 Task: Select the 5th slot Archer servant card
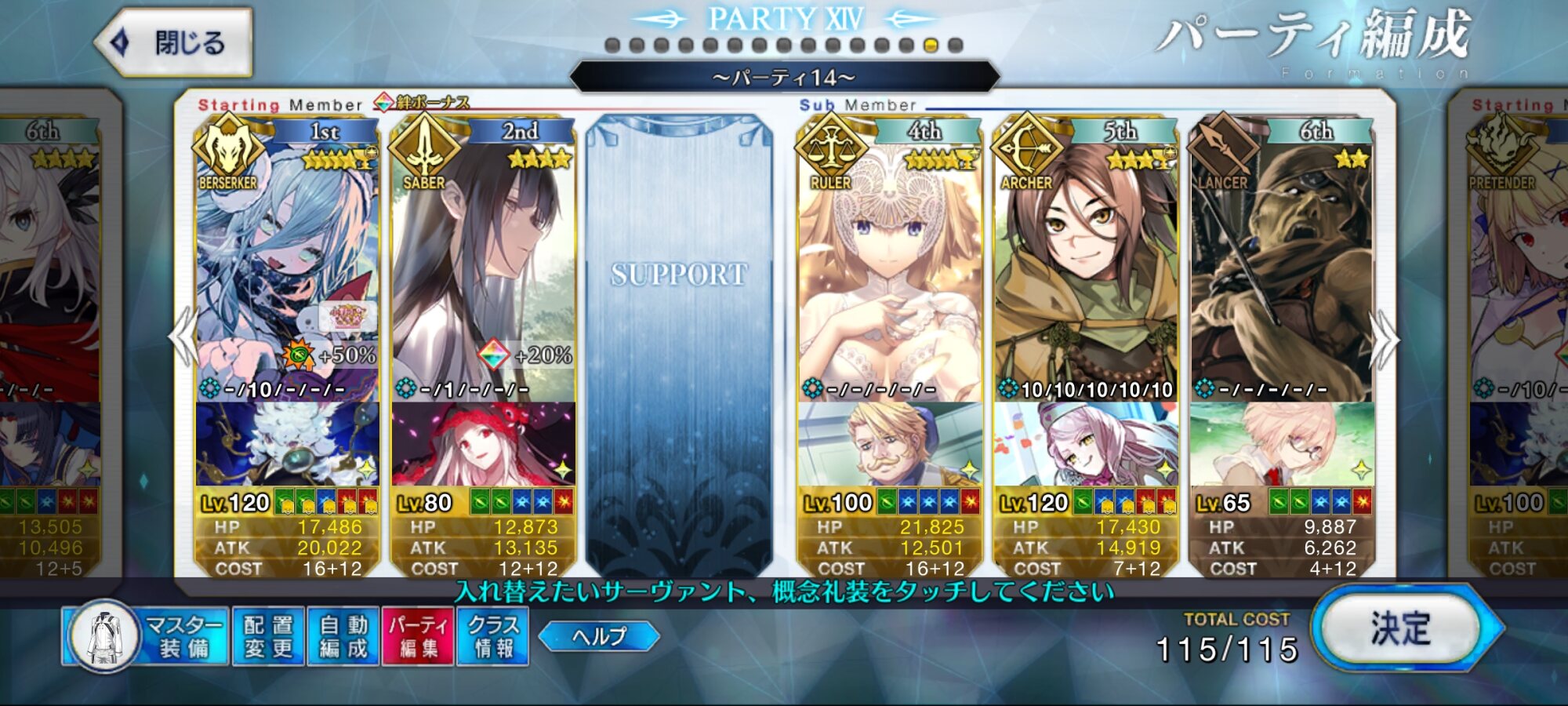pos(1085,267)
